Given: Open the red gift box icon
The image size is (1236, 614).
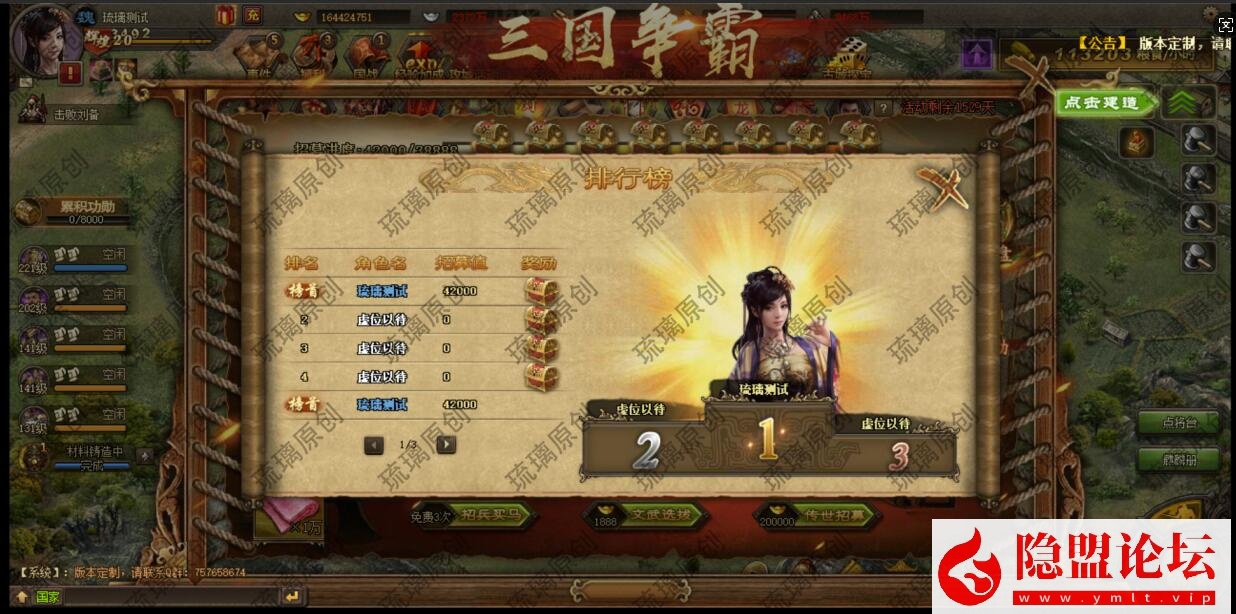Looking at the screenshot, I should point(225,15).
